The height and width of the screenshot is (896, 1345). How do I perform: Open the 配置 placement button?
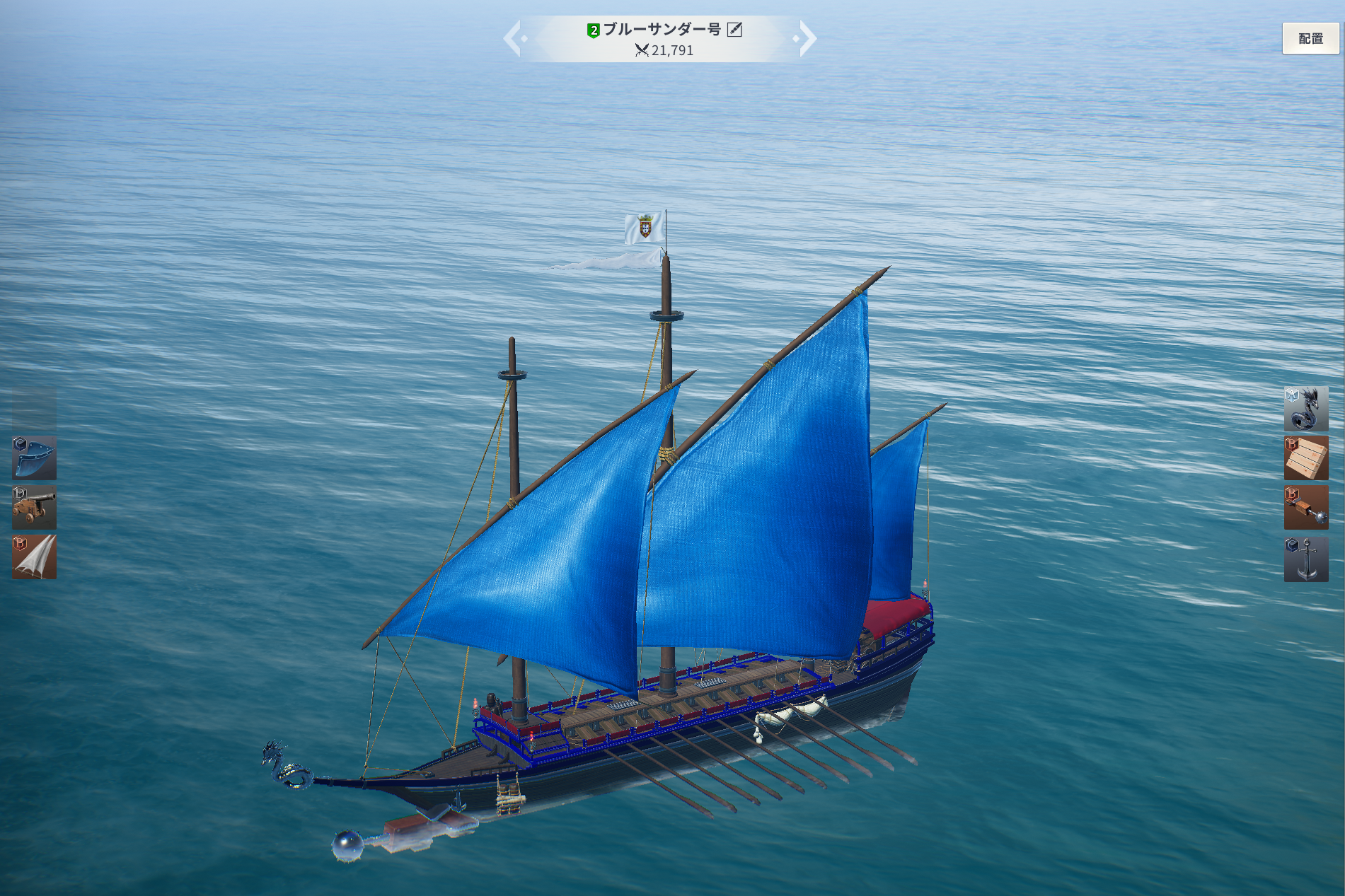(x=1310, y=39)
